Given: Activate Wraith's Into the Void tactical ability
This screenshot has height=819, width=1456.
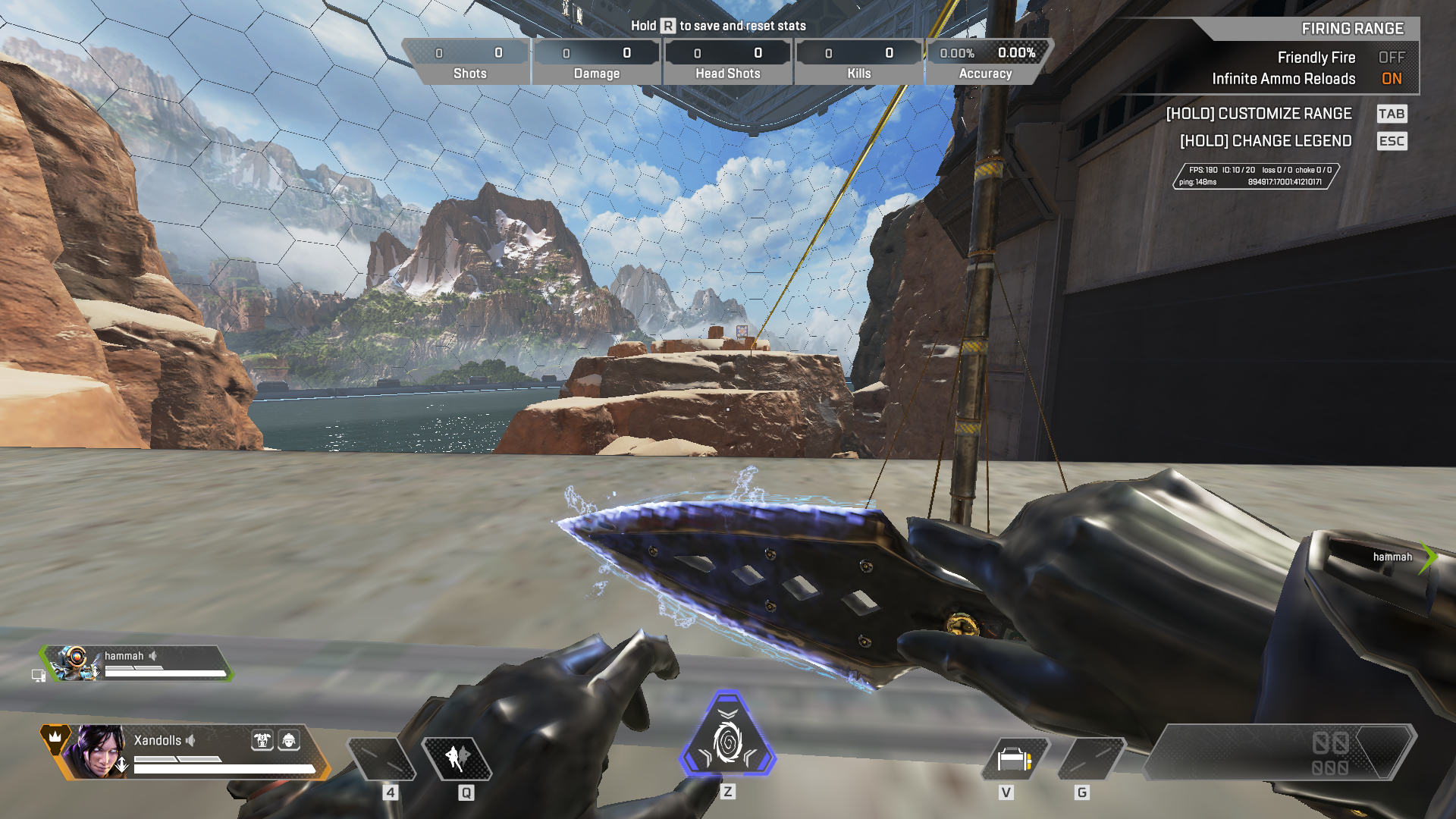Looking at the screenshot, I should [457, 758].
